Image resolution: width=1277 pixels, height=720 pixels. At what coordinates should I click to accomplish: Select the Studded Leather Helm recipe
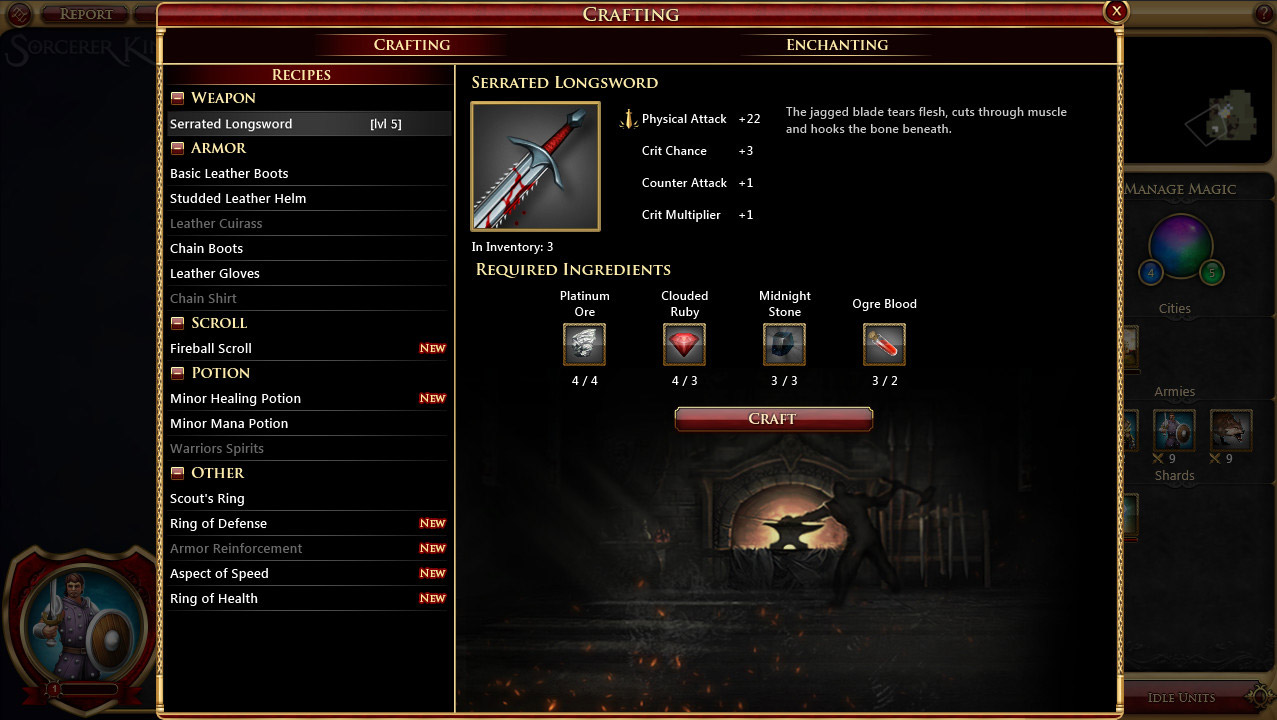point(238,199)
